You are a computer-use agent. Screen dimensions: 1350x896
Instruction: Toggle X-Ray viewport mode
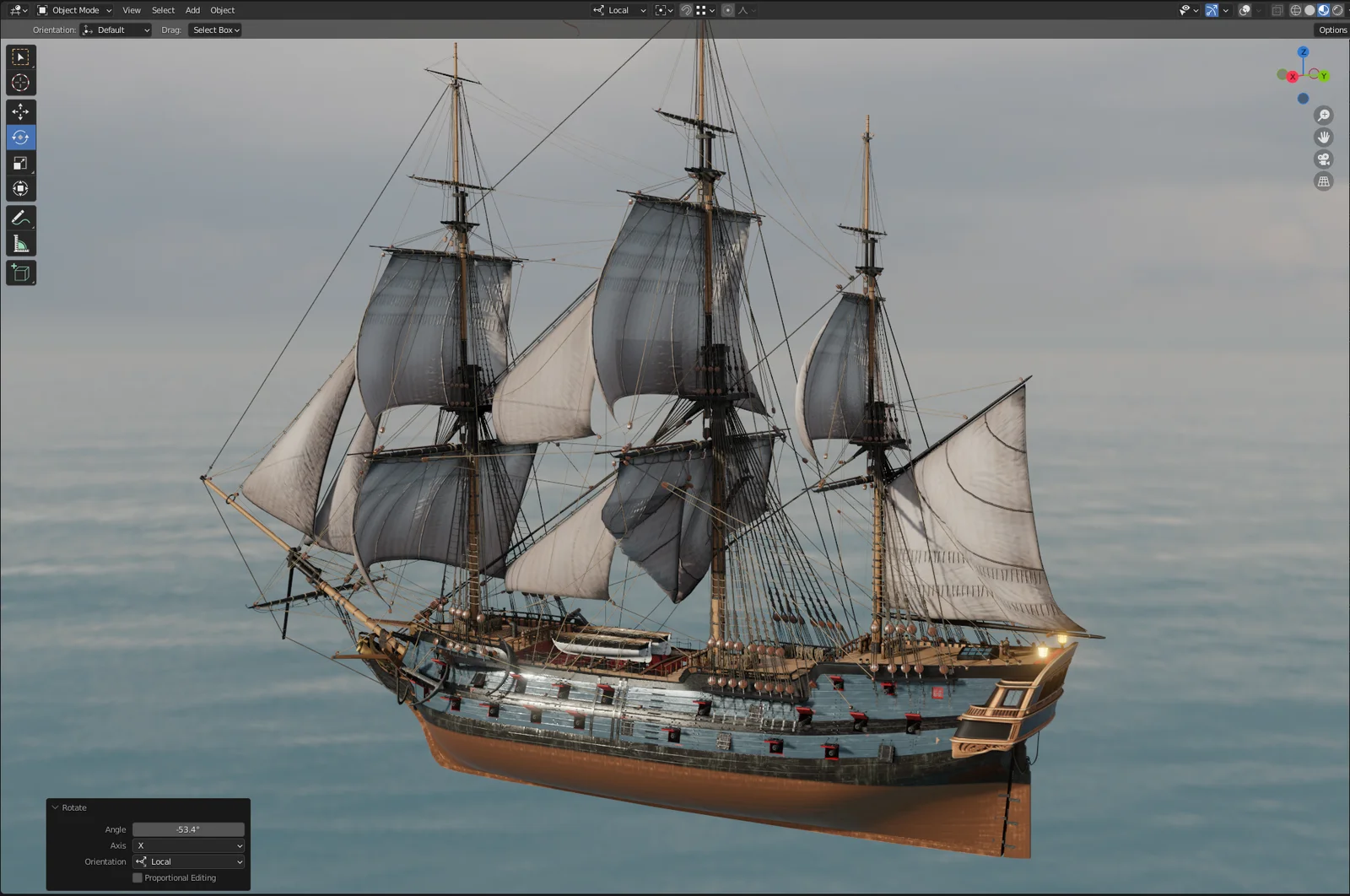1277,9
